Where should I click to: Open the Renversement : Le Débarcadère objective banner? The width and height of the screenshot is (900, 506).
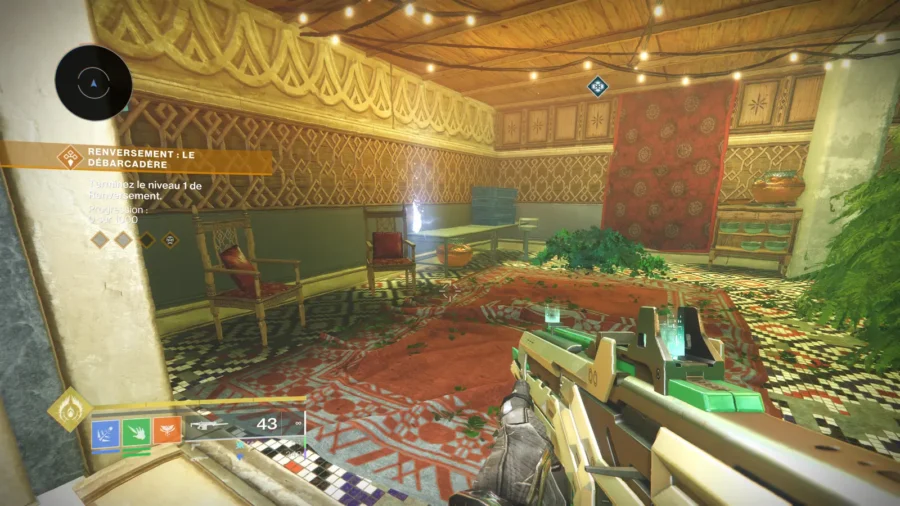tap(160, 158)
